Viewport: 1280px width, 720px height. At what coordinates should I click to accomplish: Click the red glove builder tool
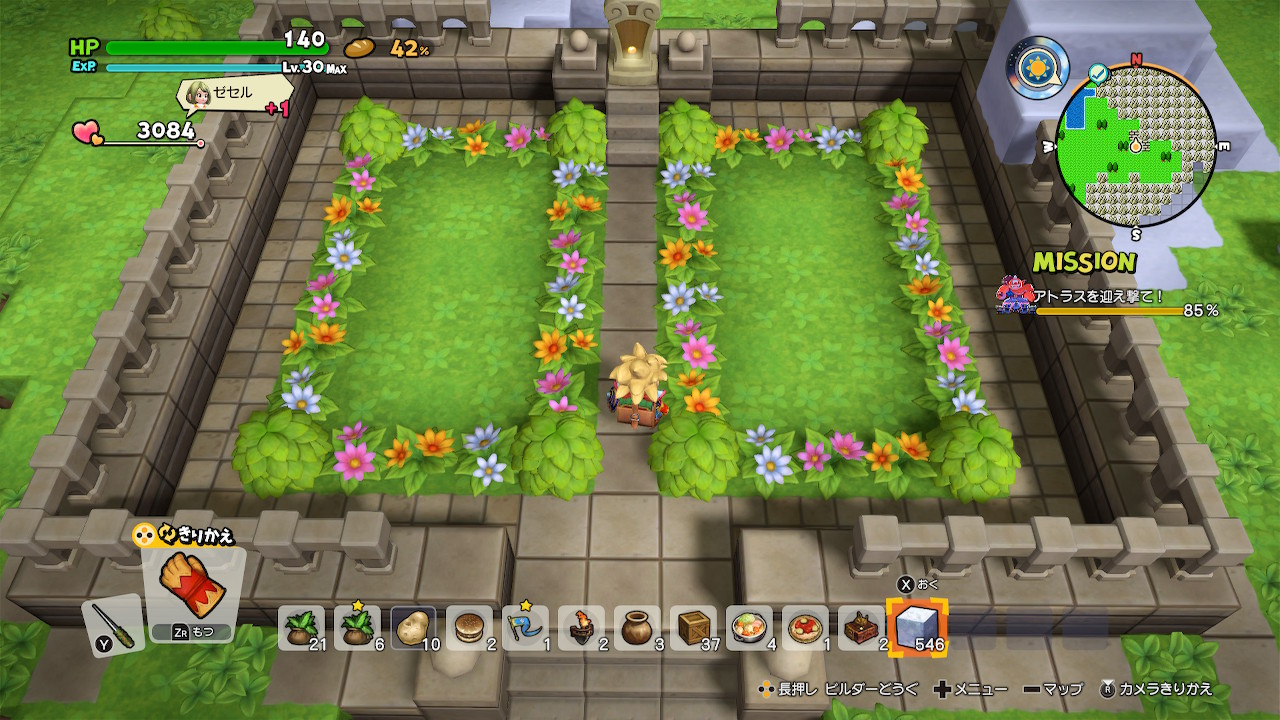[193, 590]
